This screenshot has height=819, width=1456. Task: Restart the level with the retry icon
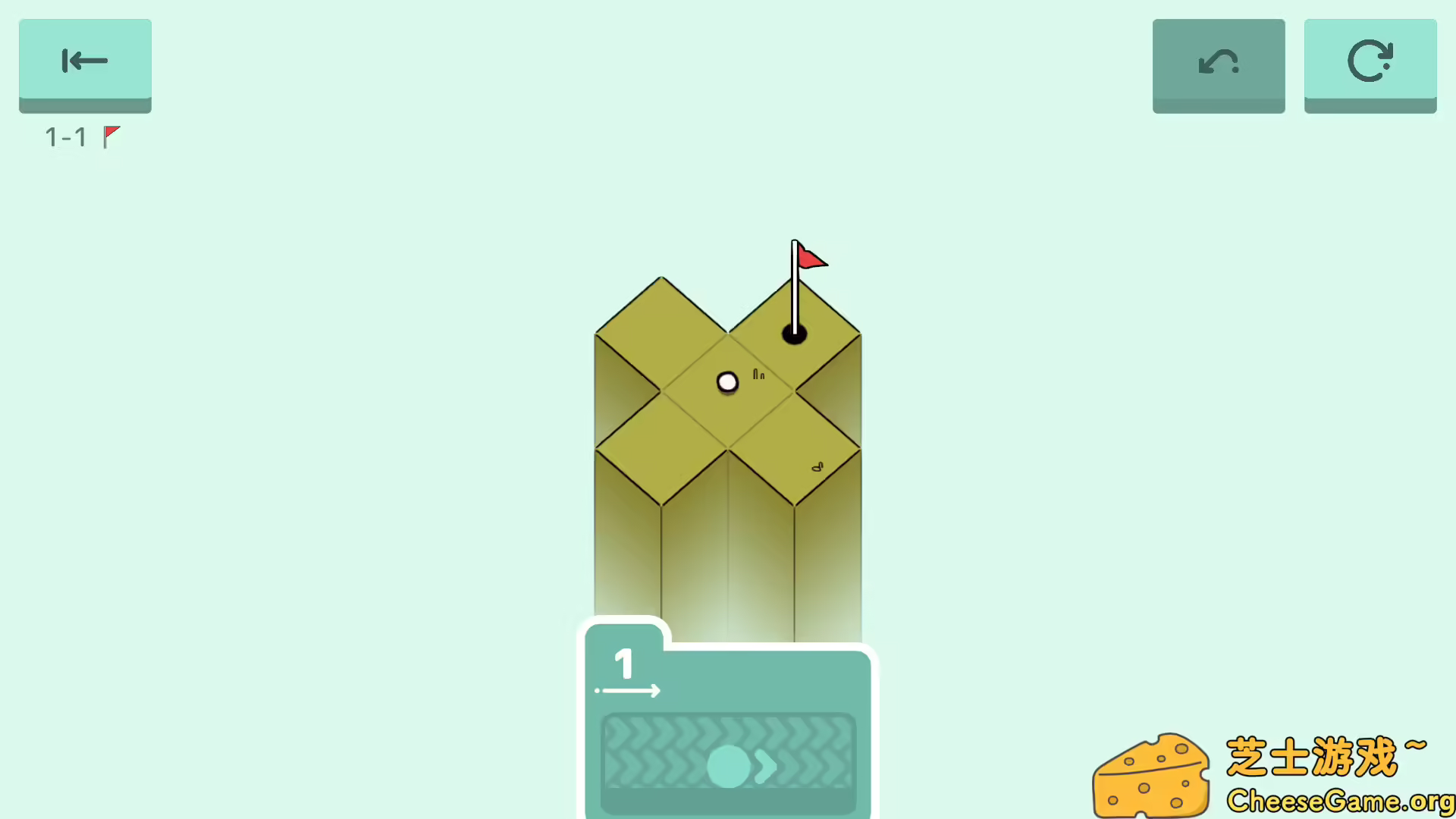pyautogui.click(x=1370, y=62)
